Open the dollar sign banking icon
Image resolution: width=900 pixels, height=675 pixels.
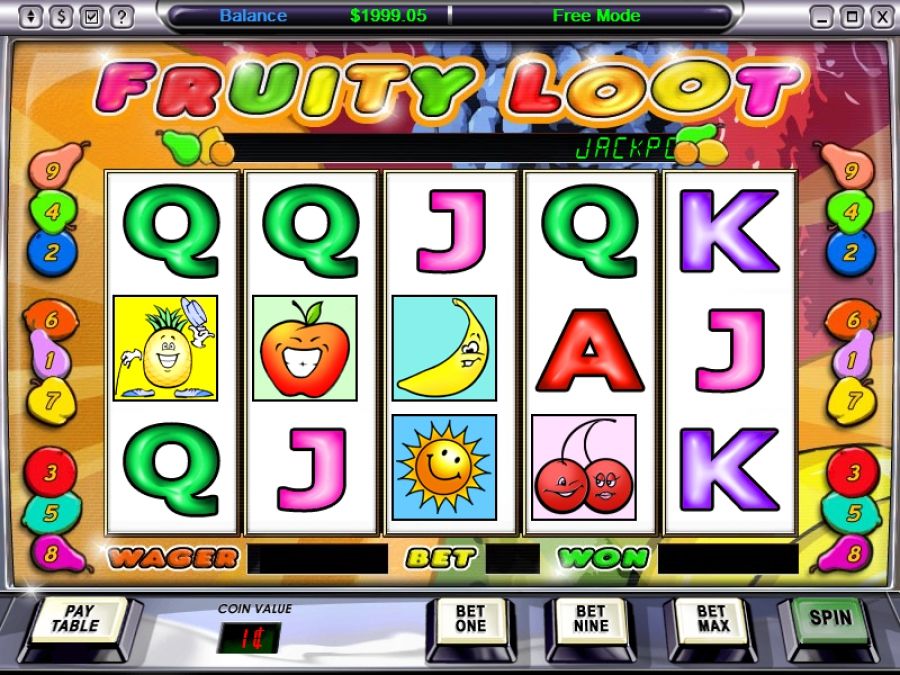click(x=62, y=16)
